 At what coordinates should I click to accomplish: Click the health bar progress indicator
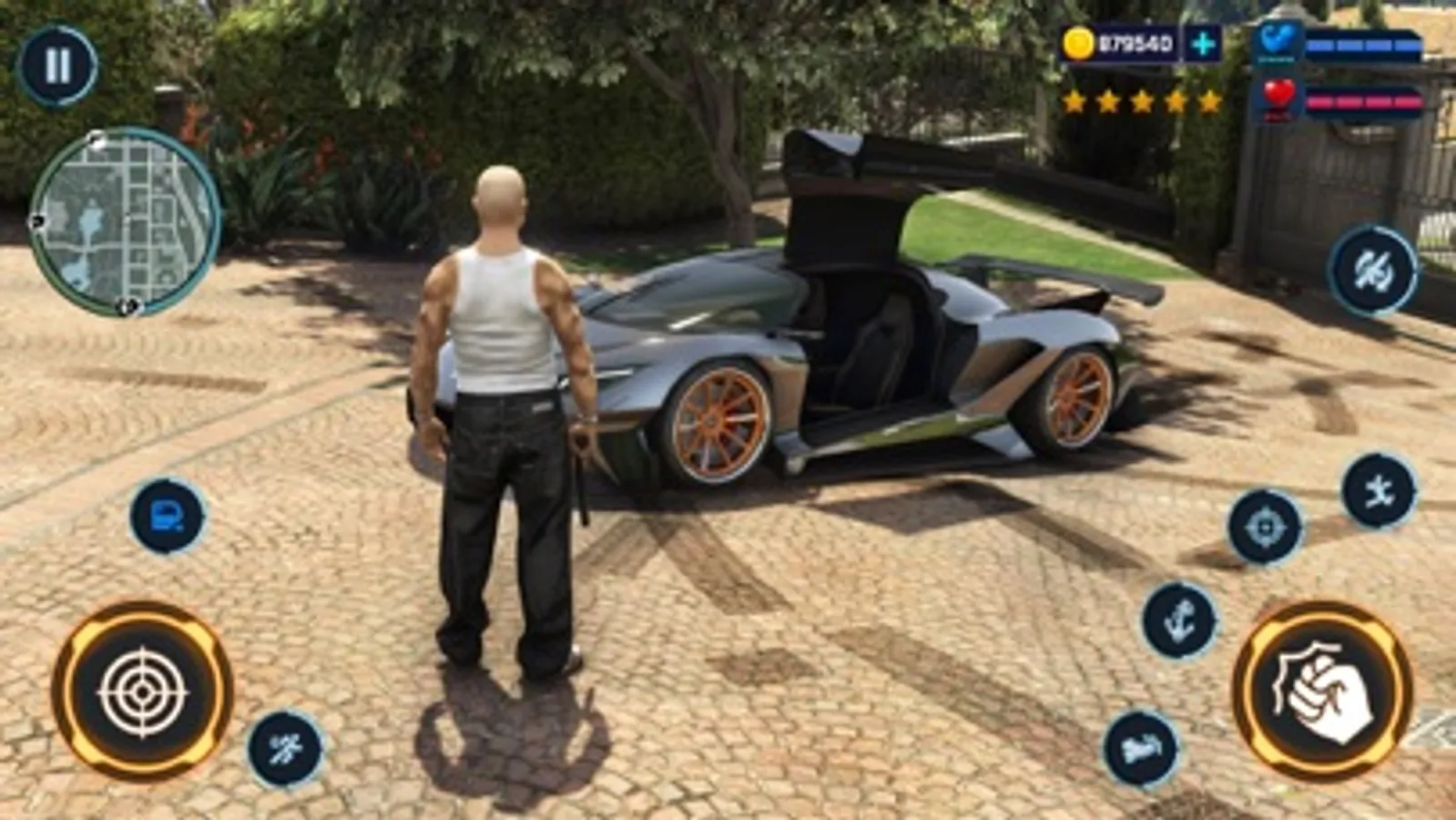1366,100
